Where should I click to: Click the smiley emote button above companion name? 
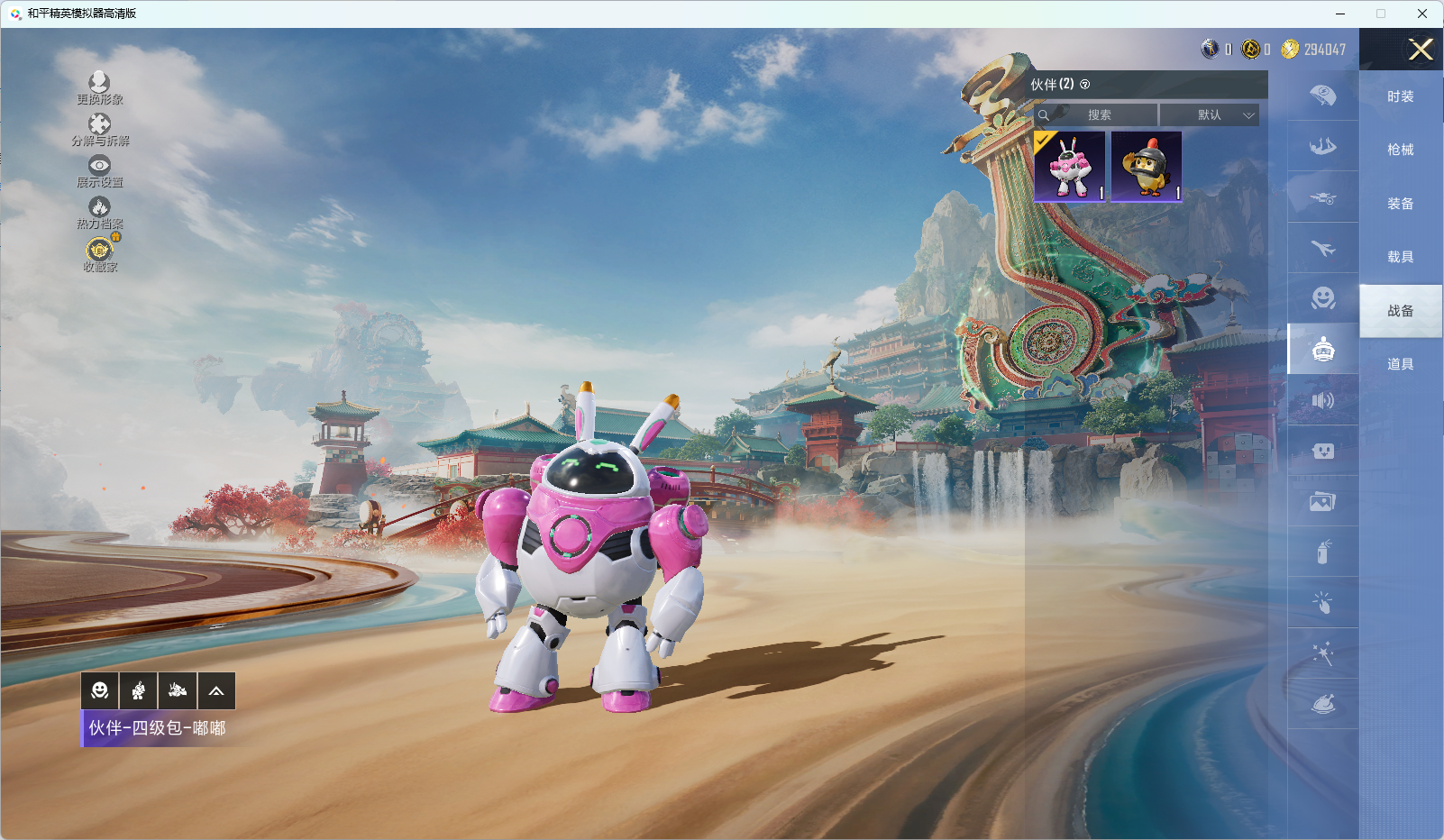pos(100,691)
